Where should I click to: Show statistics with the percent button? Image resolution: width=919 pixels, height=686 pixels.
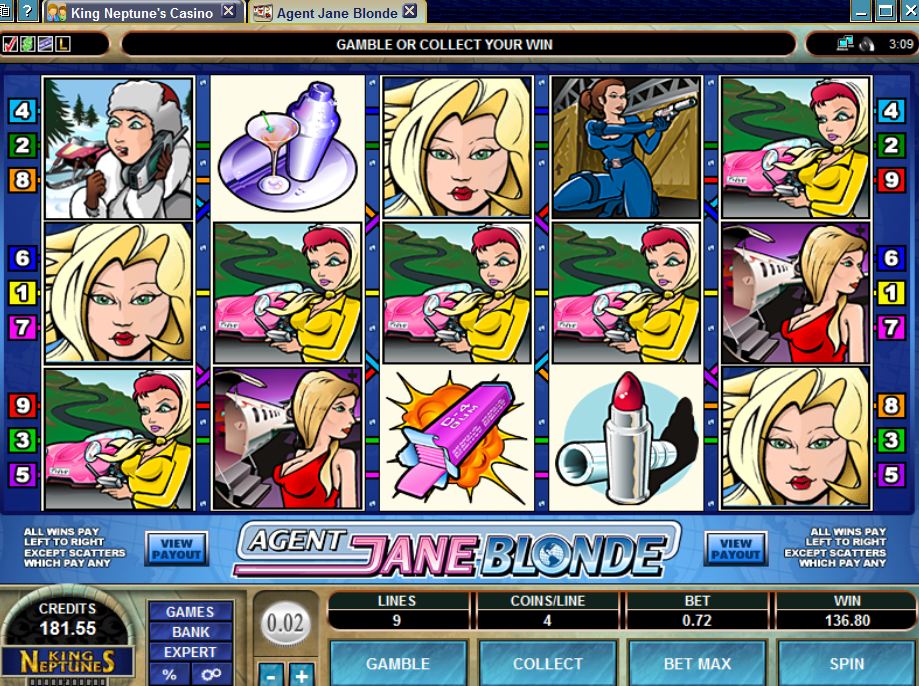(x=170, y=674)
